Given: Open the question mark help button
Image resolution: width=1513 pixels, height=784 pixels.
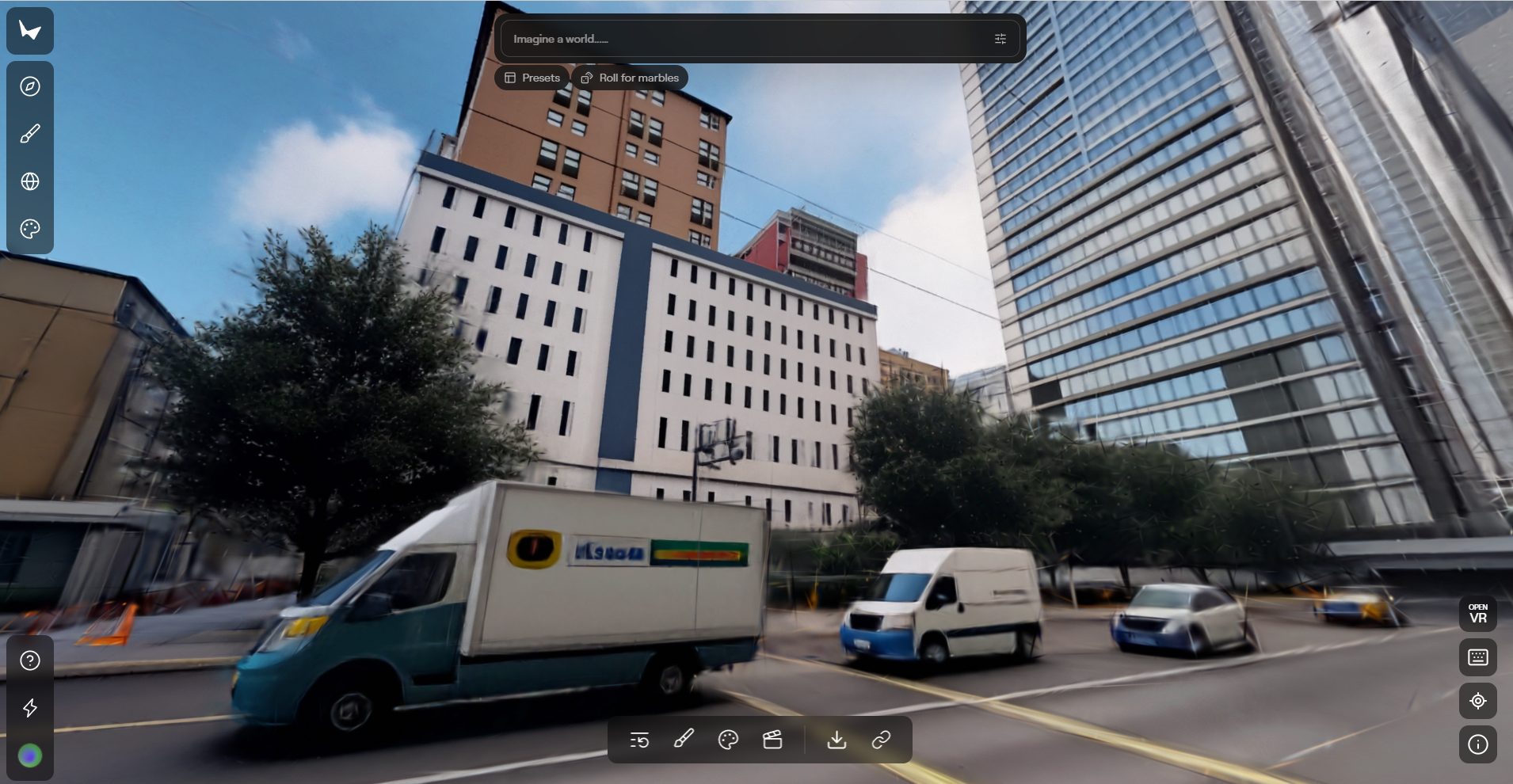Looking at the screenshot, I should pos(30,660).
